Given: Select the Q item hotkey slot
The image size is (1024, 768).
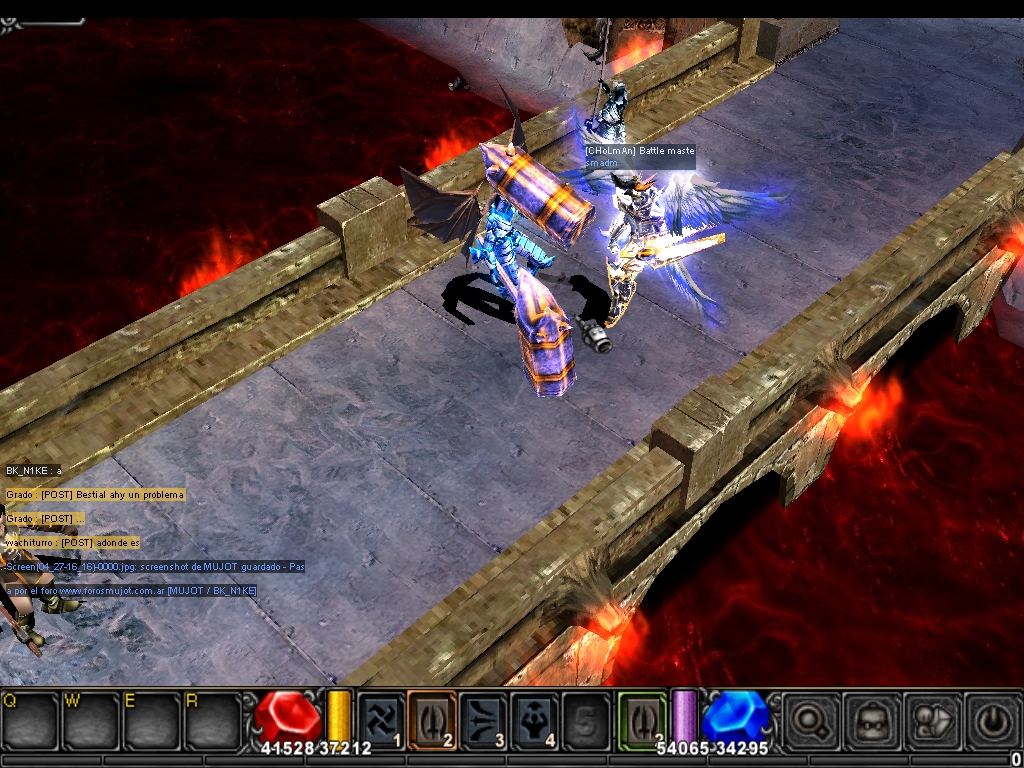Looking at the screenshot, I should tap(29, 720).
